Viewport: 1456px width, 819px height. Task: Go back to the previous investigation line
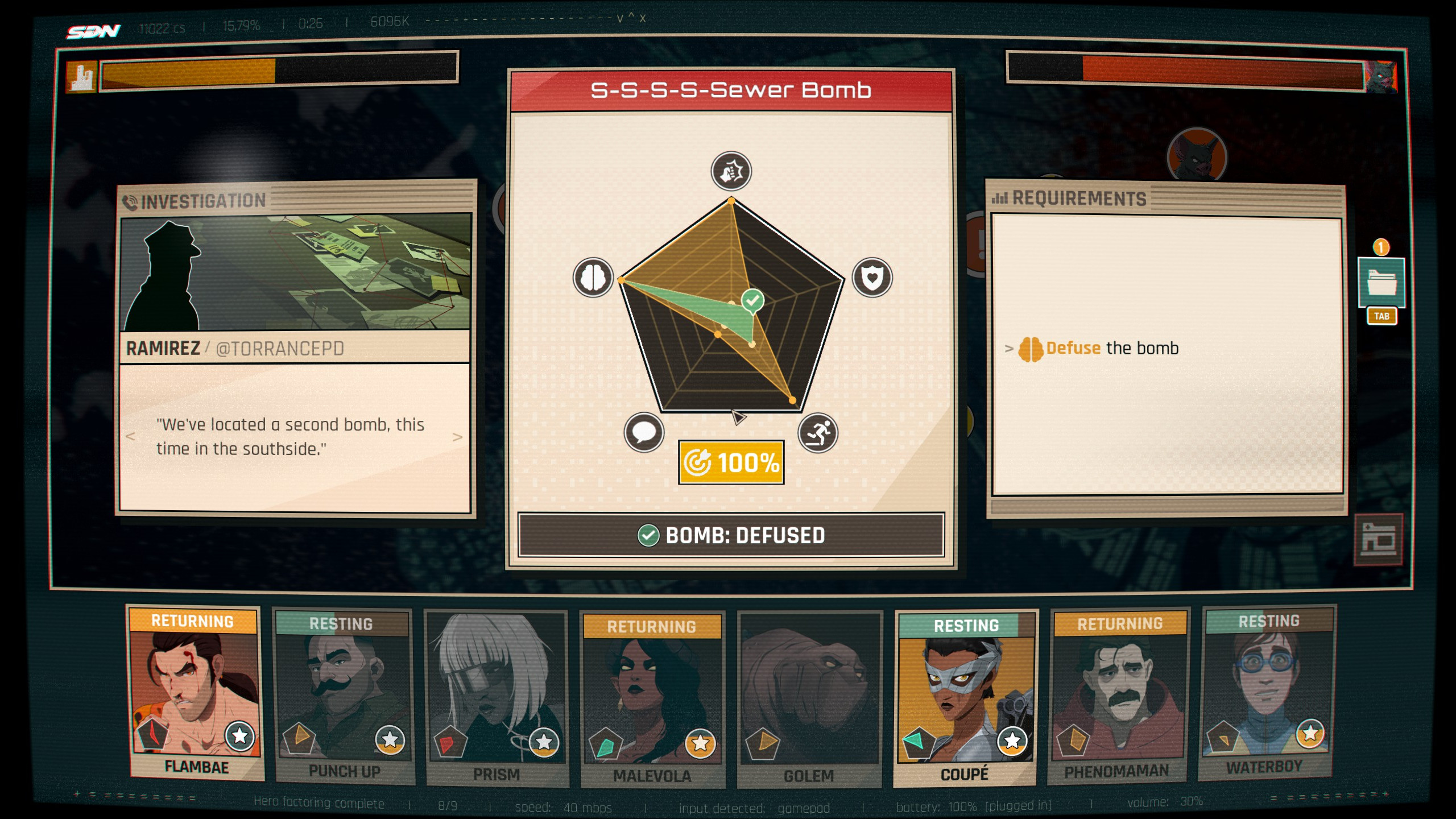130,437
